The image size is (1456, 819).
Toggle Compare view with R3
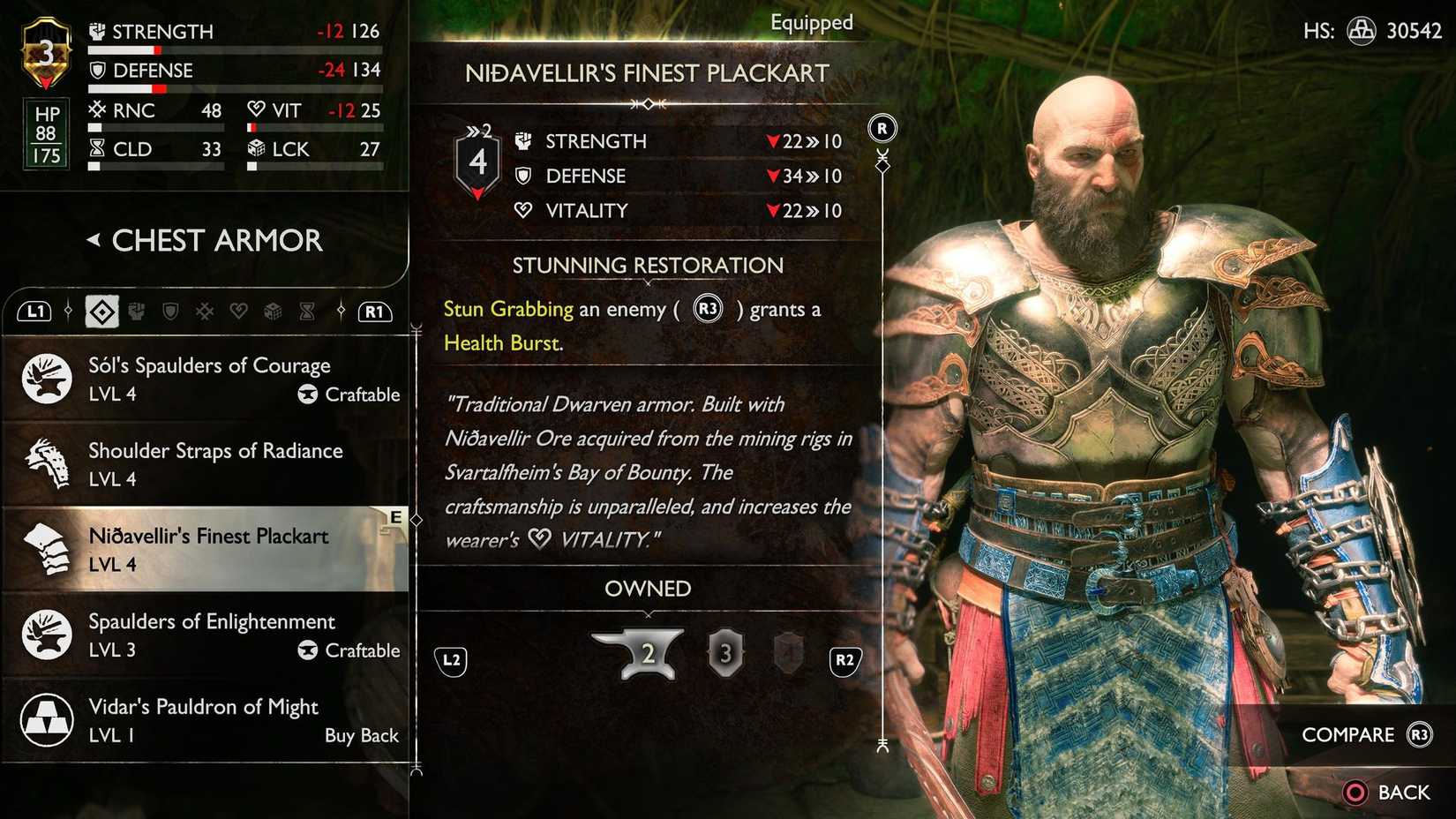[x=1421, y=734]
